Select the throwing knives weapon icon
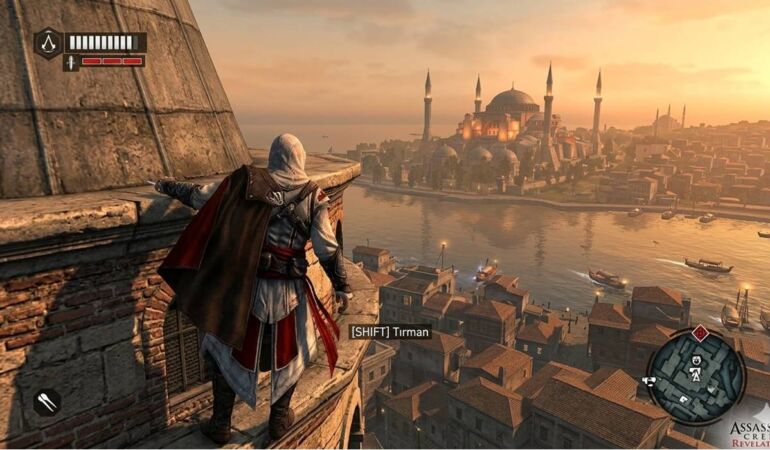 click(47, 401)
